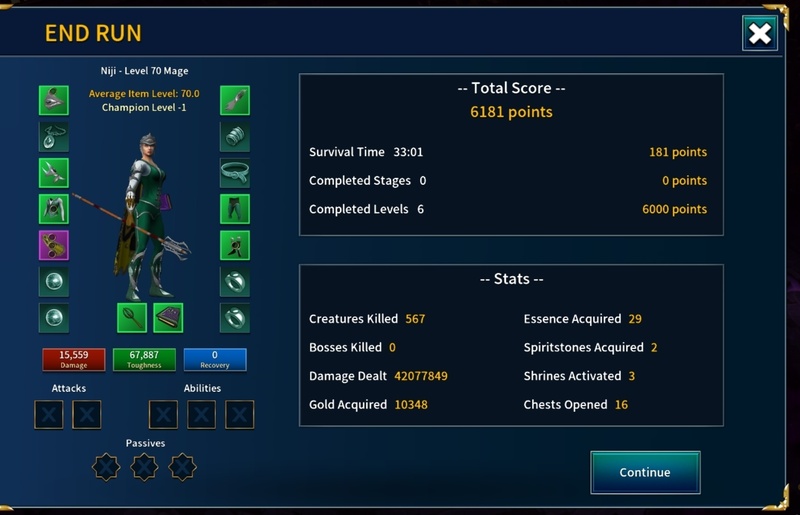Screen dimensions: 800x515
Task: View the green chest armor slot
Action: [x=54, y=209]
